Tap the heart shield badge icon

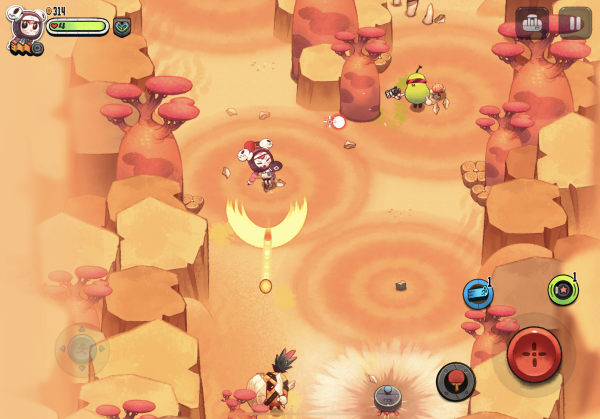point(122,26)
